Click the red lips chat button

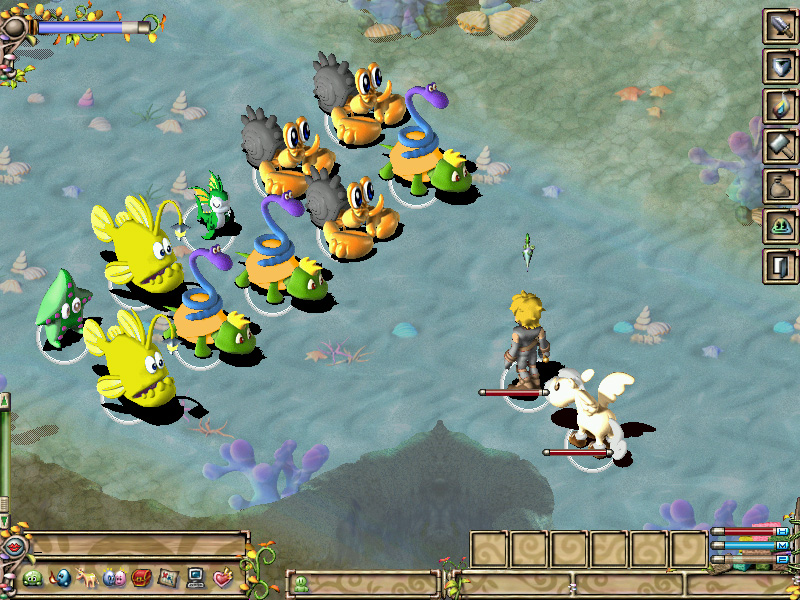pos(13,547)
